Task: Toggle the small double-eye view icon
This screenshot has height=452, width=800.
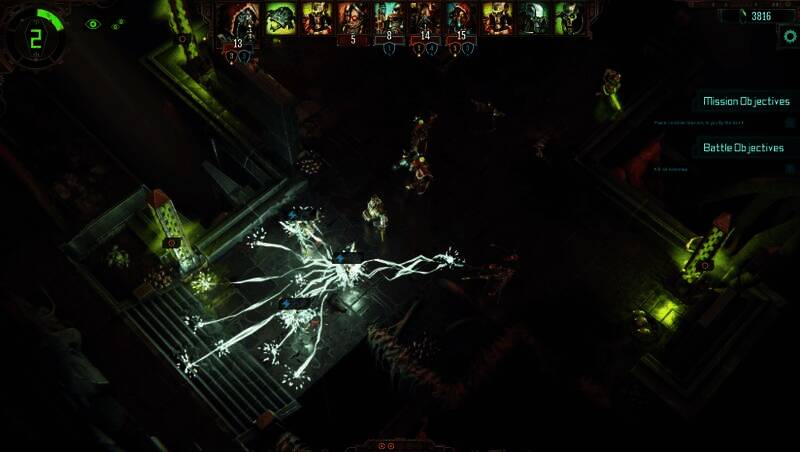Action: 117,25
